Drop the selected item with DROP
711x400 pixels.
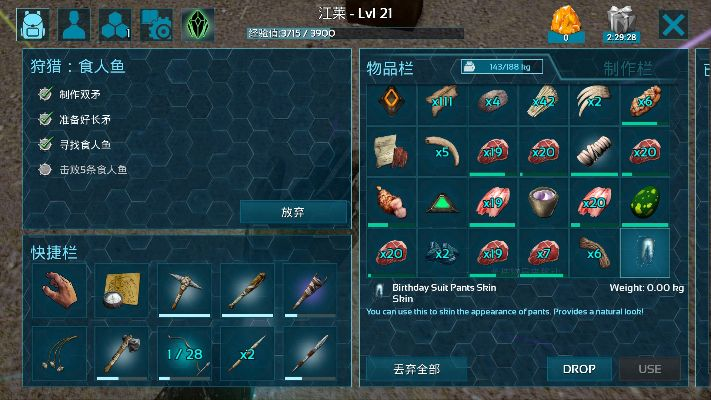[x=579, y=369]
